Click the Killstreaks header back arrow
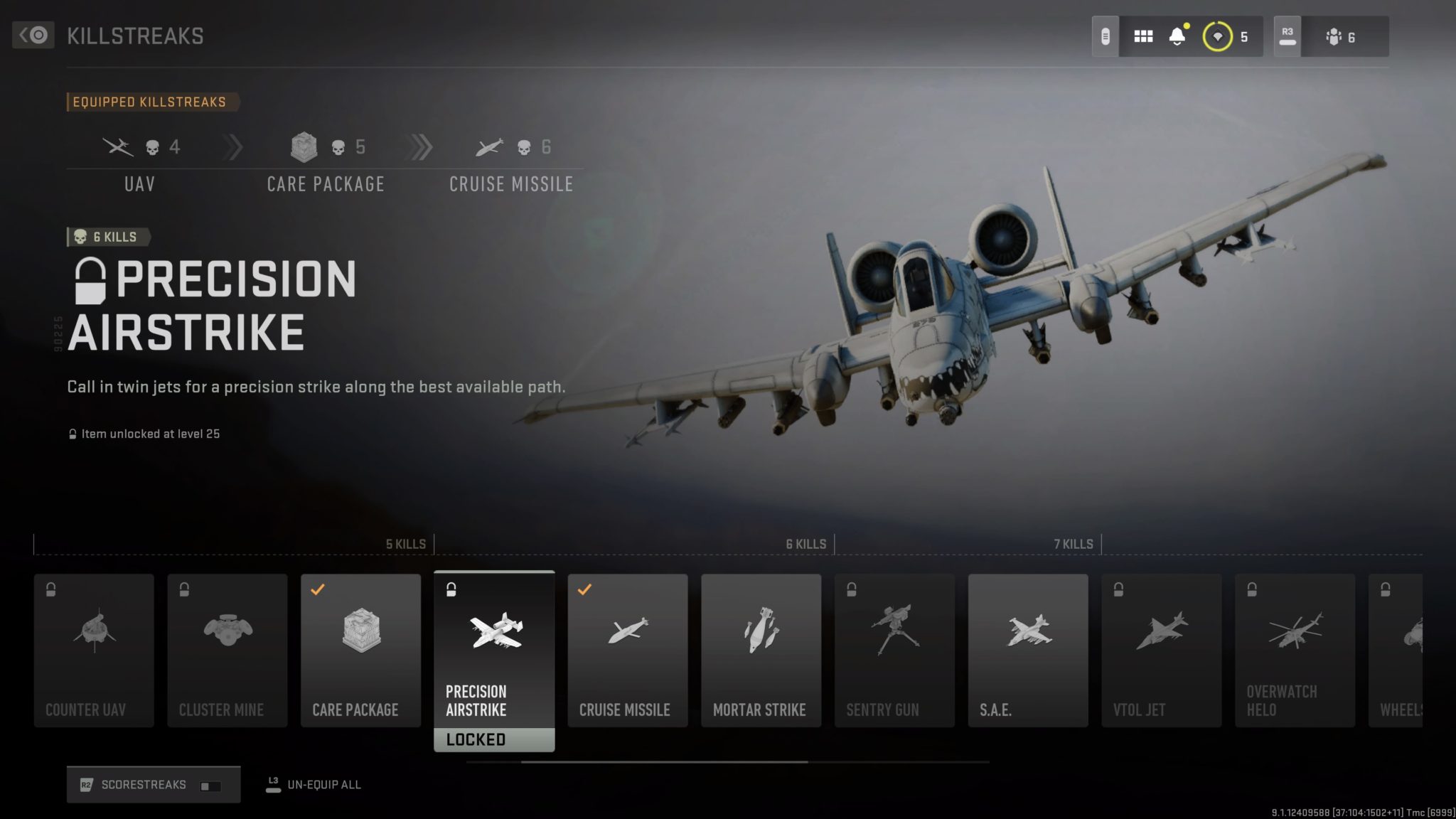The image size is (1456, 819). pyautogui.click(x=33, y=36)
